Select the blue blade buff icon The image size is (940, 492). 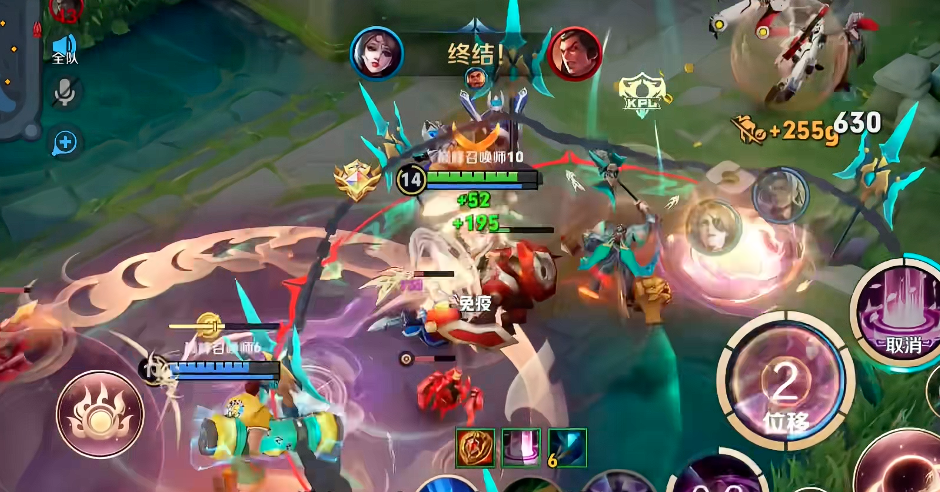pyautogui.click(x=567, y=447)
